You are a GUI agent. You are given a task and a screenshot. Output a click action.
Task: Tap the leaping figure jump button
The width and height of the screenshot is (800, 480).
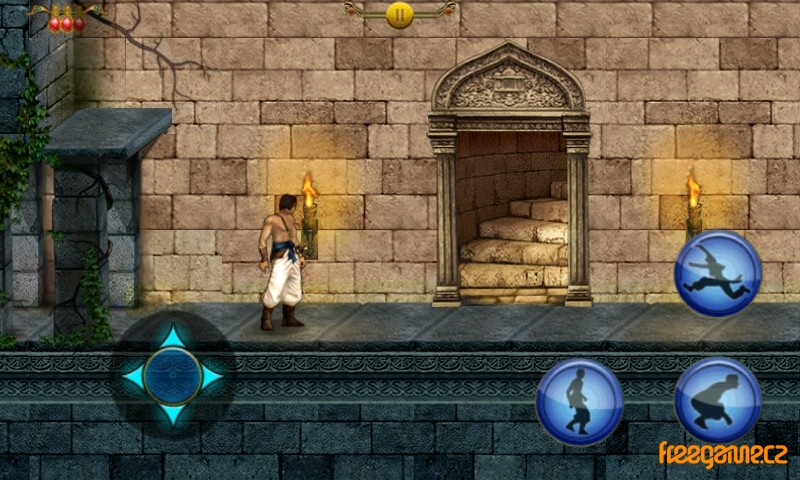tap(717, 273)
